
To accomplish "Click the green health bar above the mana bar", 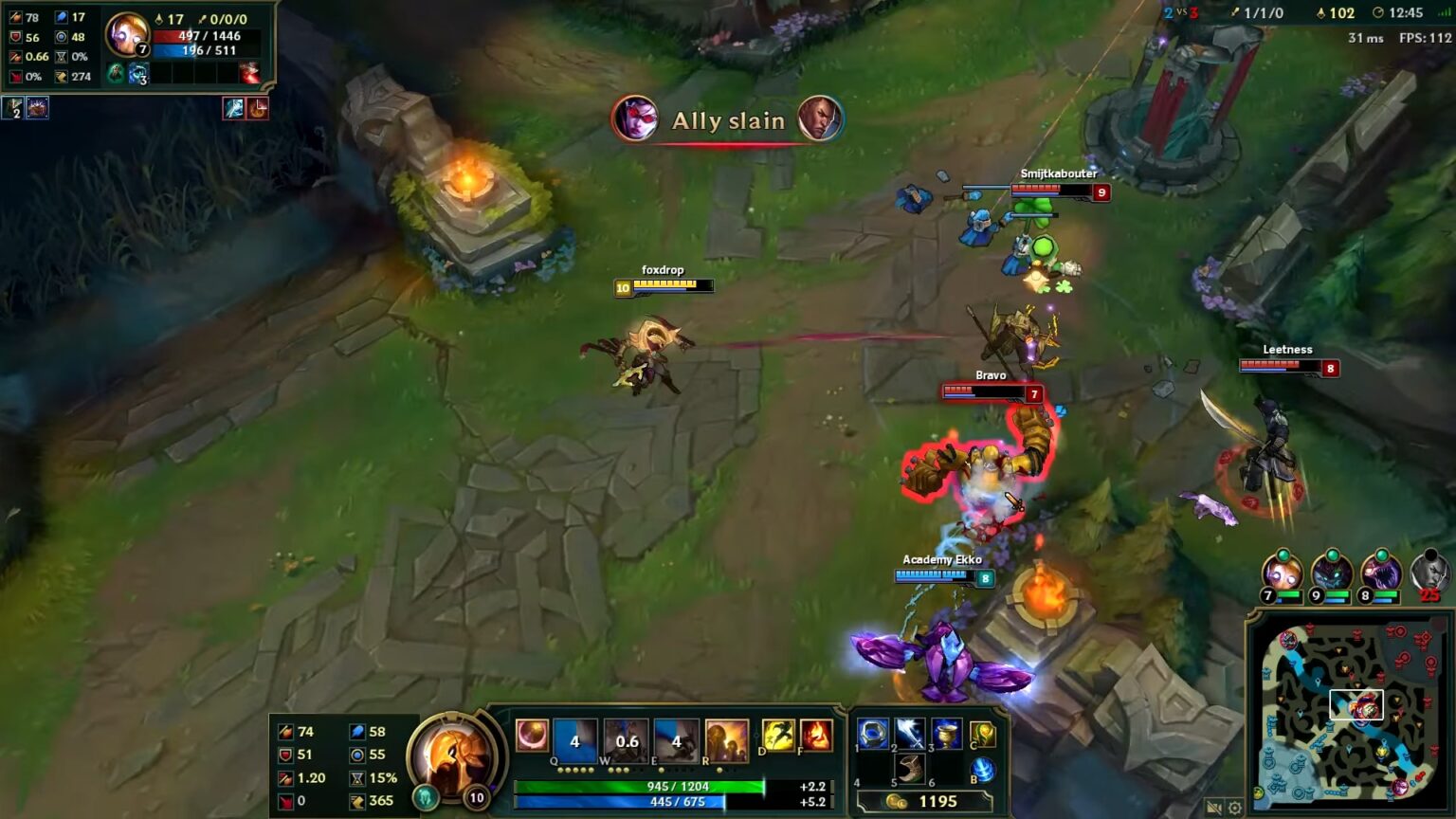I will coord(641,785).
